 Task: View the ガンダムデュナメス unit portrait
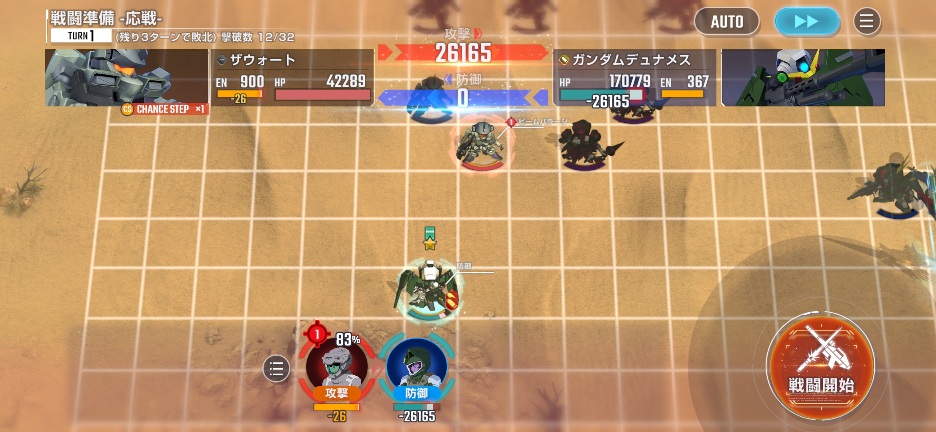803,77
